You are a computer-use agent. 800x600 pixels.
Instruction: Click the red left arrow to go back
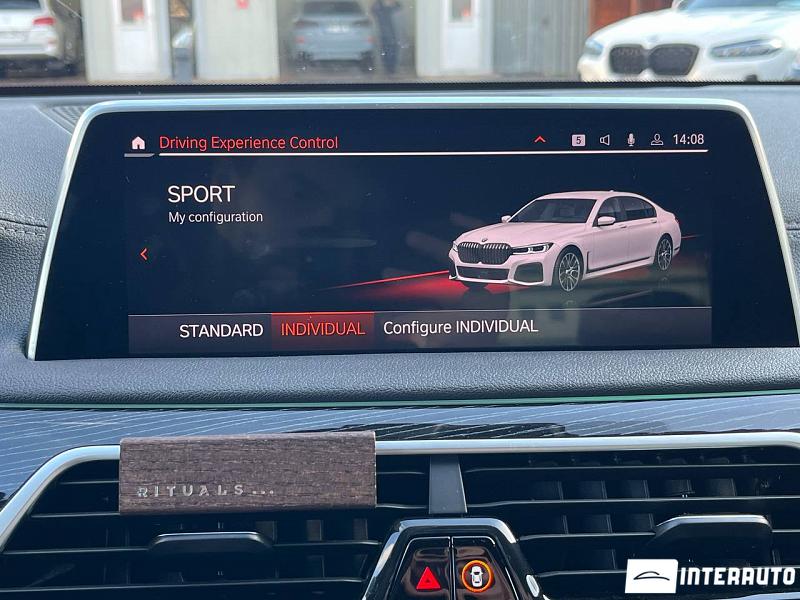tap(144, 254)
